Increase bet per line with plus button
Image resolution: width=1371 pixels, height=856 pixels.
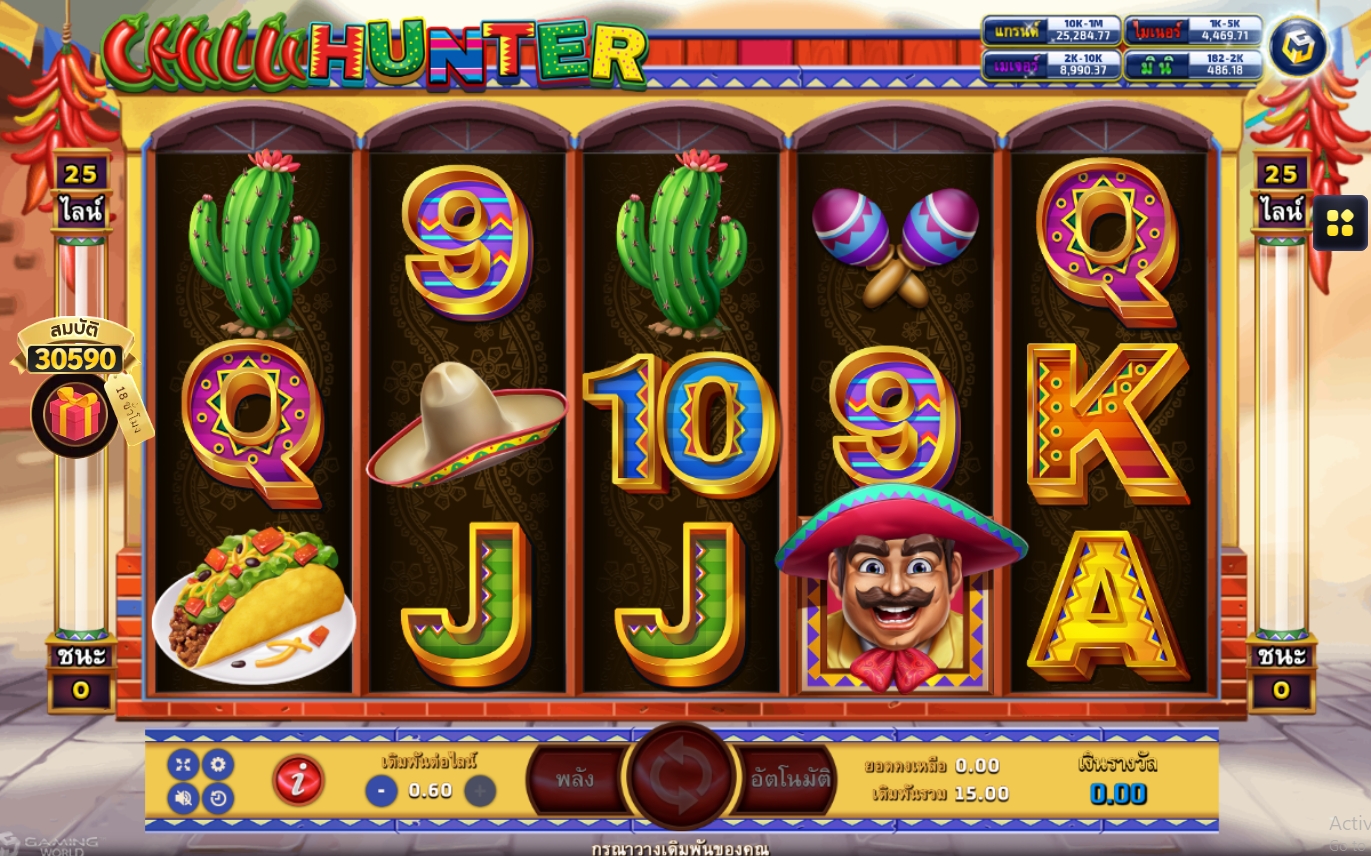pos(480,791)
